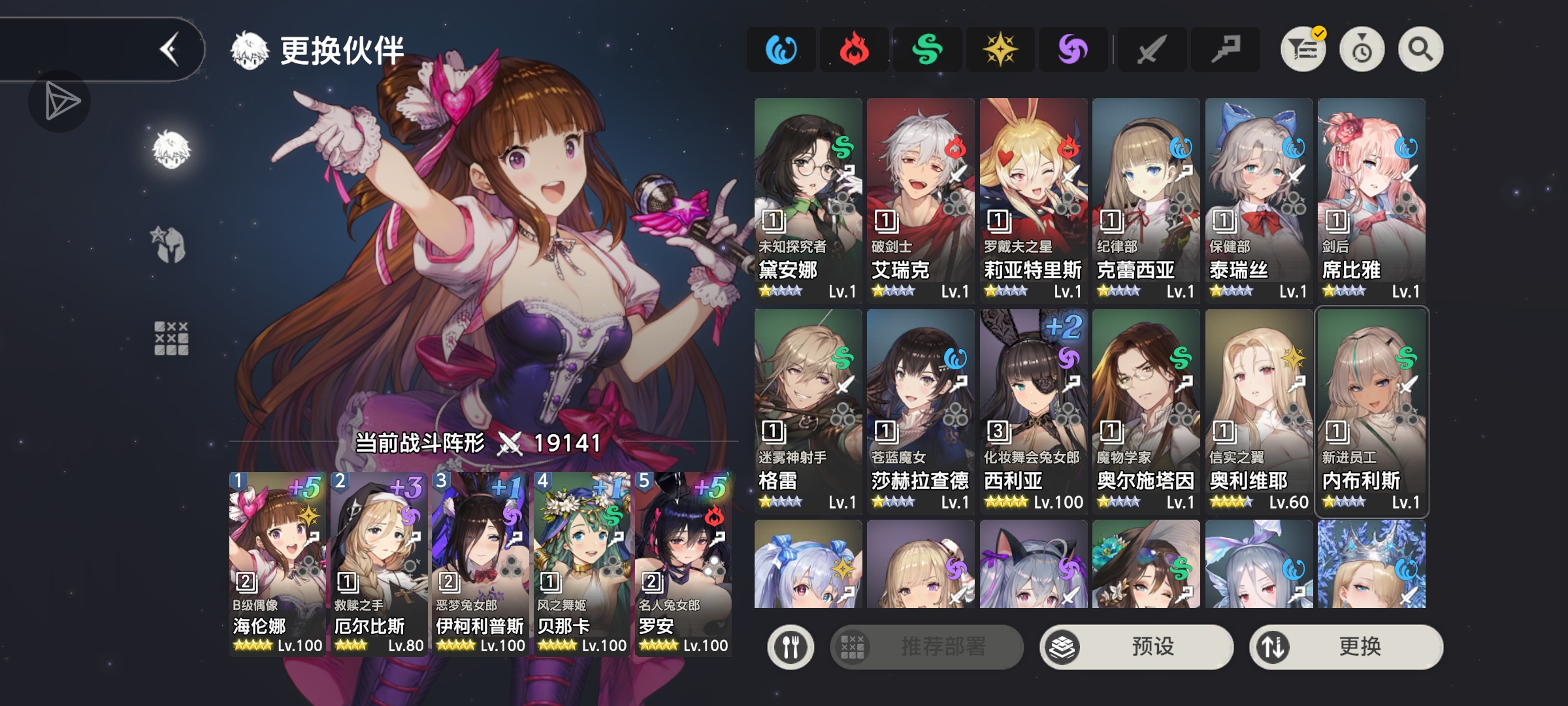
Task: Pick the 西利亚 Lv.100 partner card
Action: click(1034, 411)
